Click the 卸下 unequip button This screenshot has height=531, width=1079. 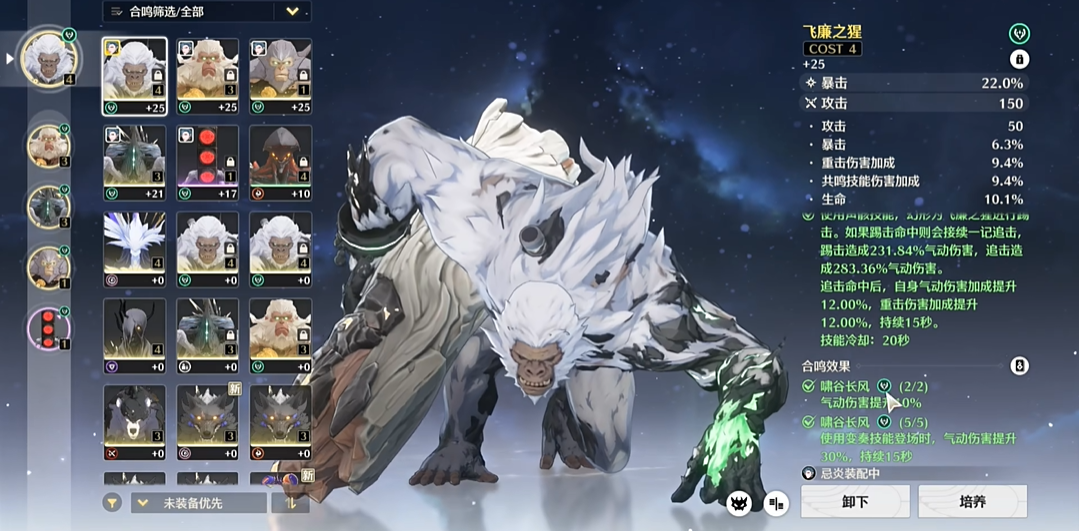coord(855,501)
